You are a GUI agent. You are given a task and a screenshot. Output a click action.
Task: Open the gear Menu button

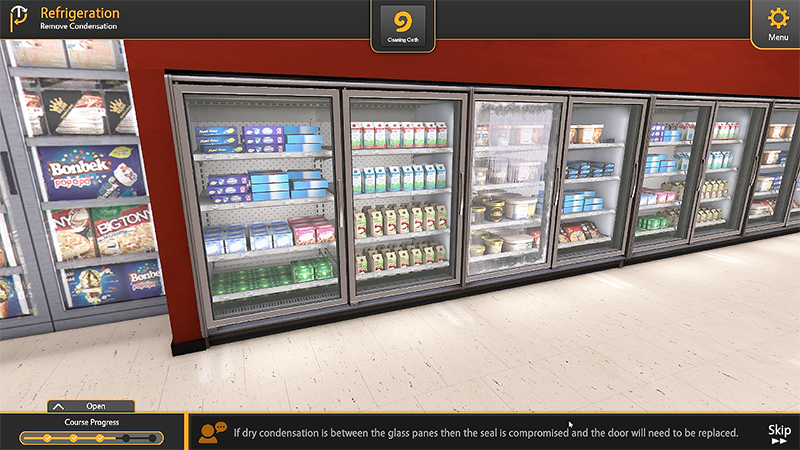click(x=777, y=23)
